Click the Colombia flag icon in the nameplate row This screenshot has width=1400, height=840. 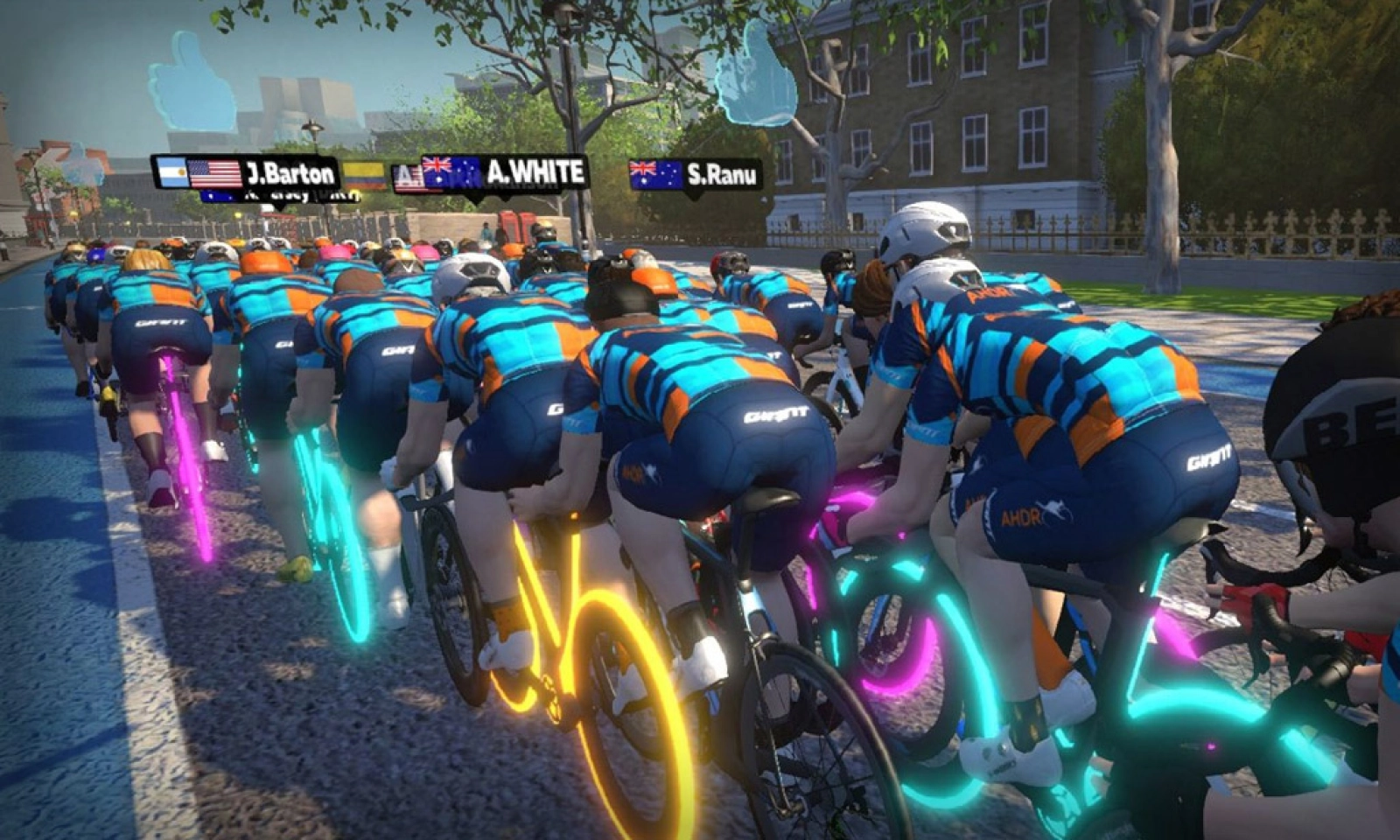(365, 174)
